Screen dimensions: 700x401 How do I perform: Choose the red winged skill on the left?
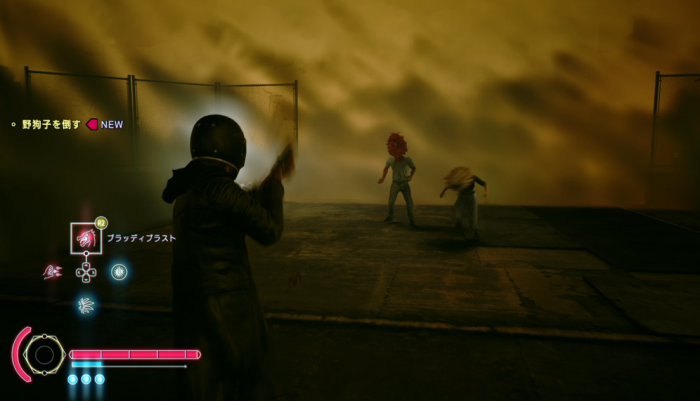pyautogui.click(x=52, y=271)
